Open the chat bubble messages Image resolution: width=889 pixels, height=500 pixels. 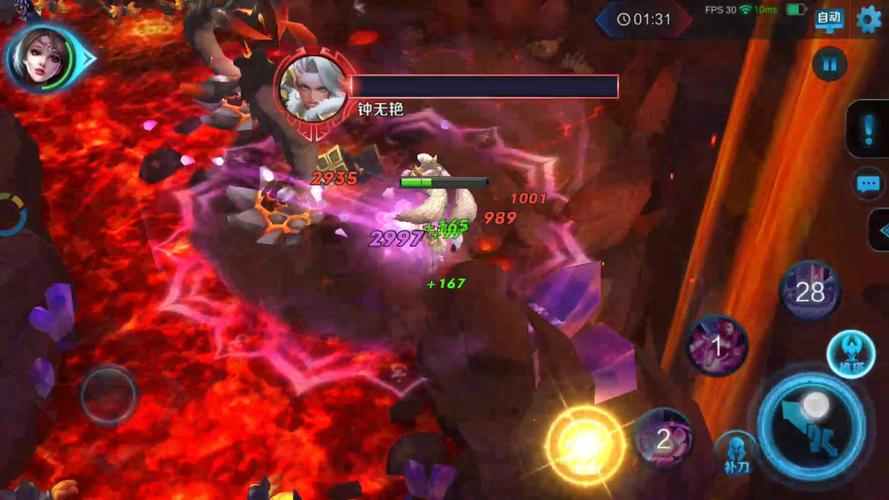867,183
